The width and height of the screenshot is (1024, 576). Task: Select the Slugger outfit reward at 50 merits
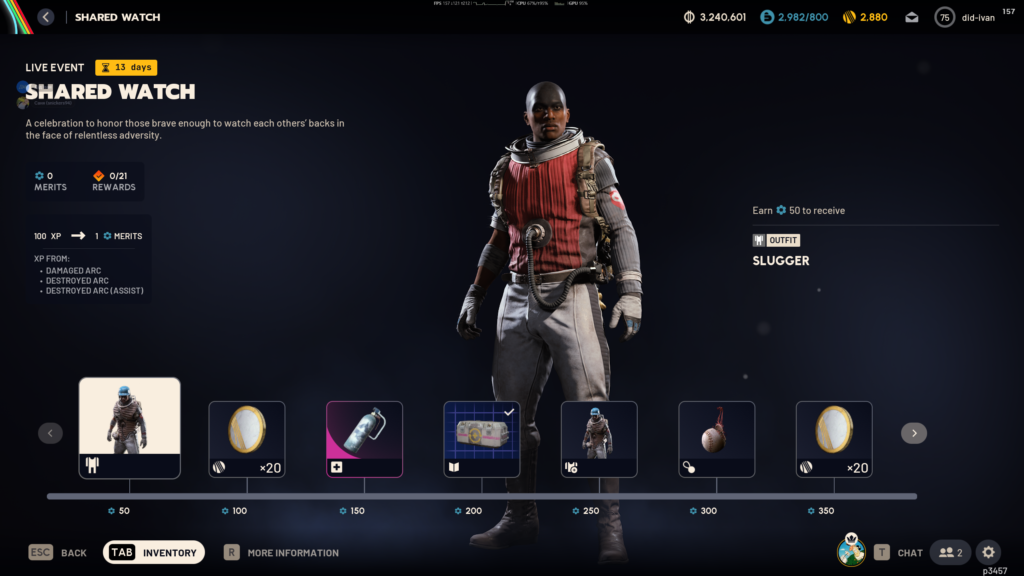tap(130, 428)
